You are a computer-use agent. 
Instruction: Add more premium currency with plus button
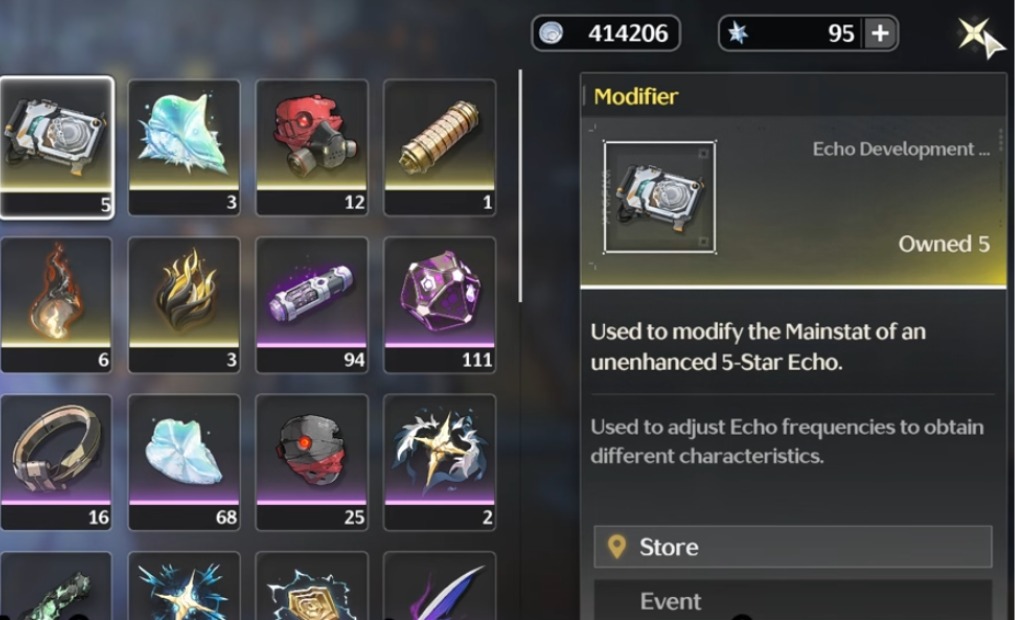coord(880,33)
